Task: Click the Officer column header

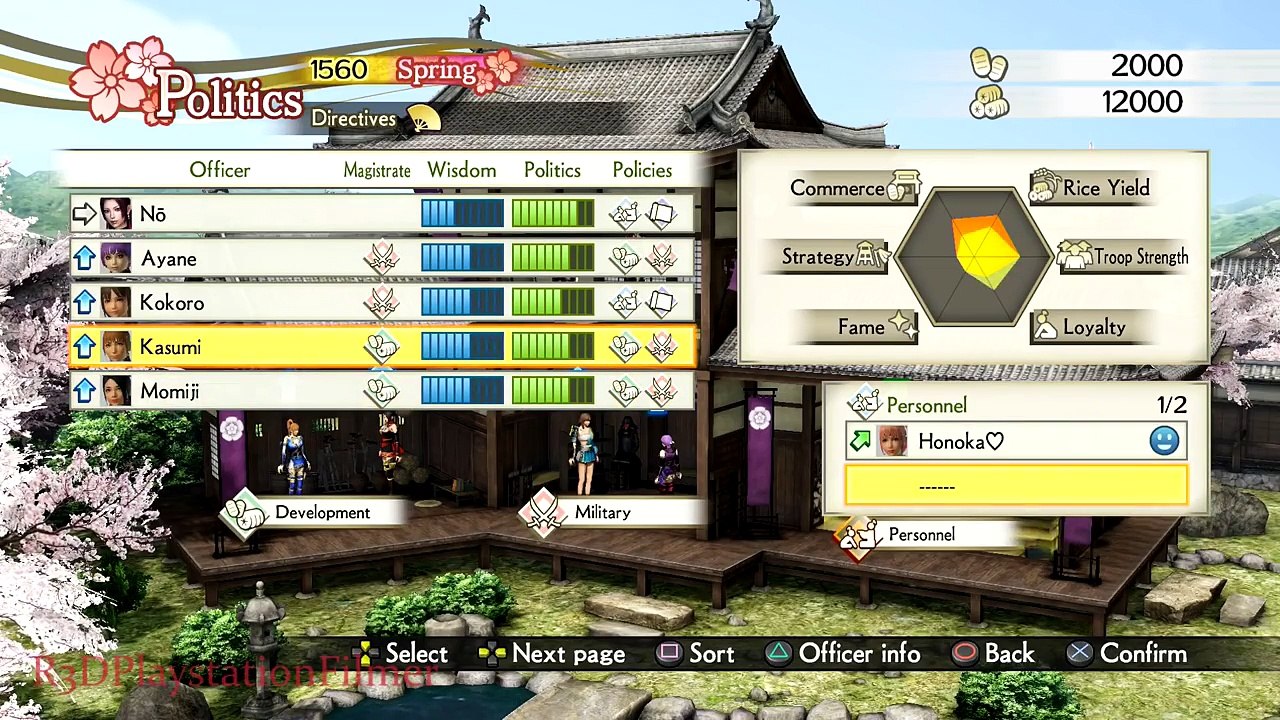Action: point(220,170)
